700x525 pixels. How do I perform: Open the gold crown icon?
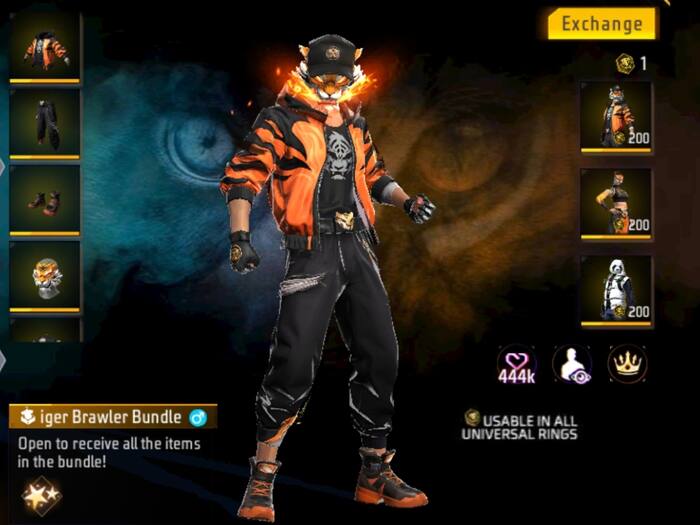click(x=627, y=365)
